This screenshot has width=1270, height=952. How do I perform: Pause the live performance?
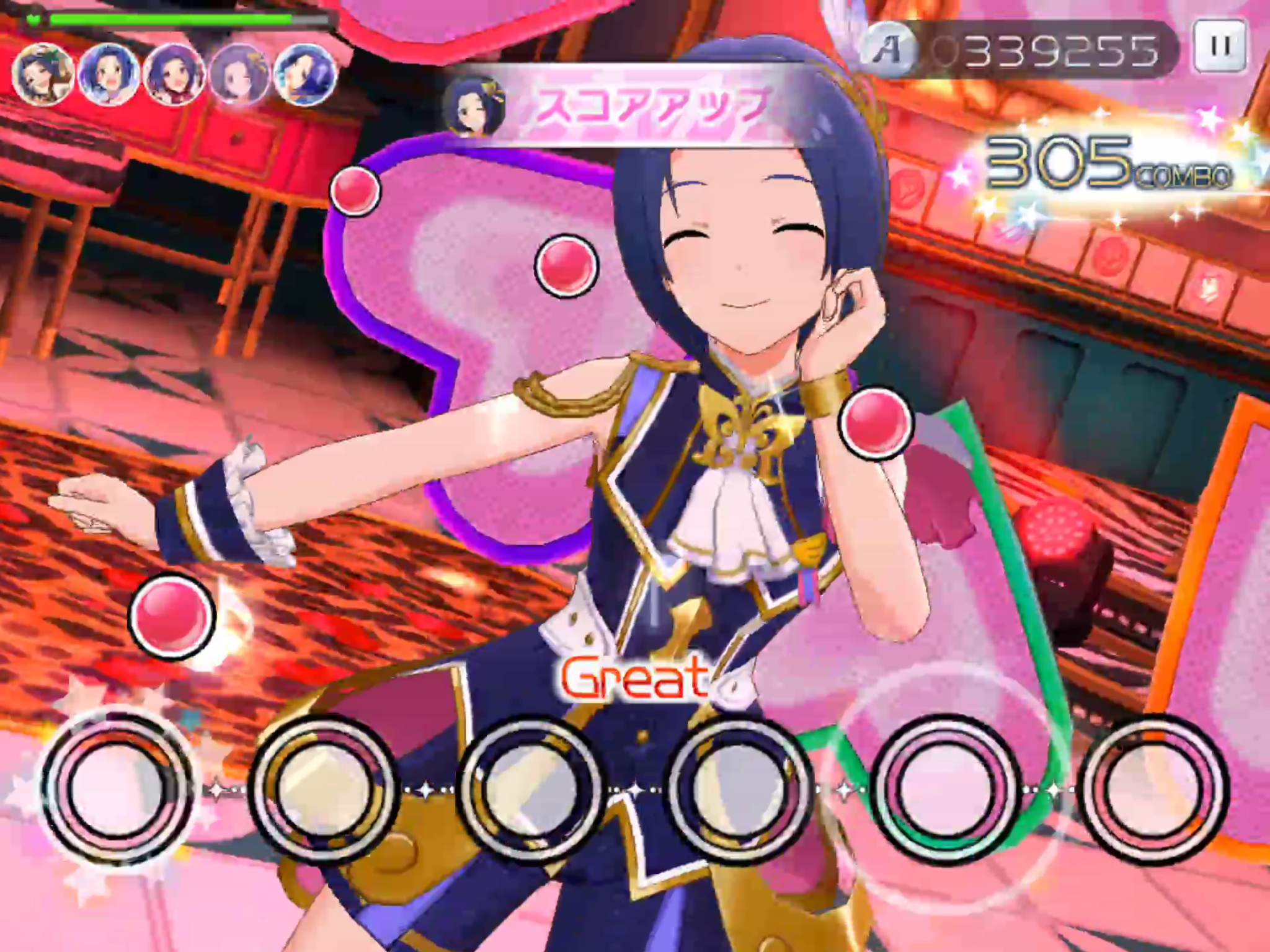tap(1220, 46)
